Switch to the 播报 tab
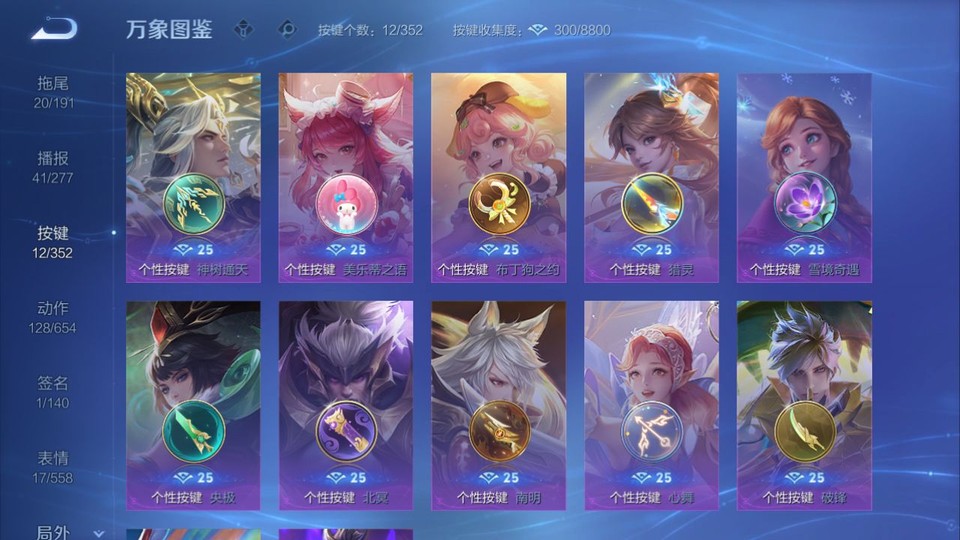 [53, 167]
